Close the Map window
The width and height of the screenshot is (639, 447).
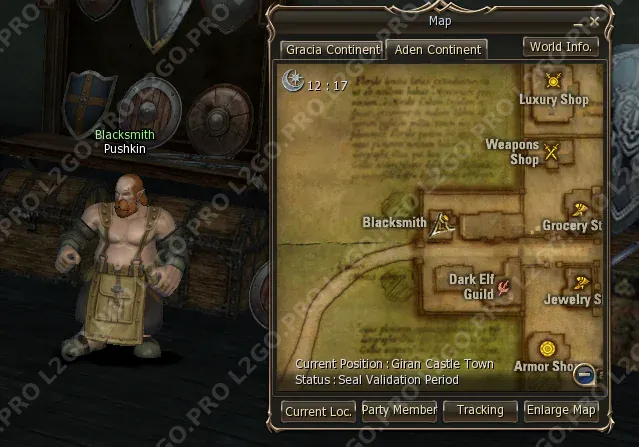pos(594,20)
